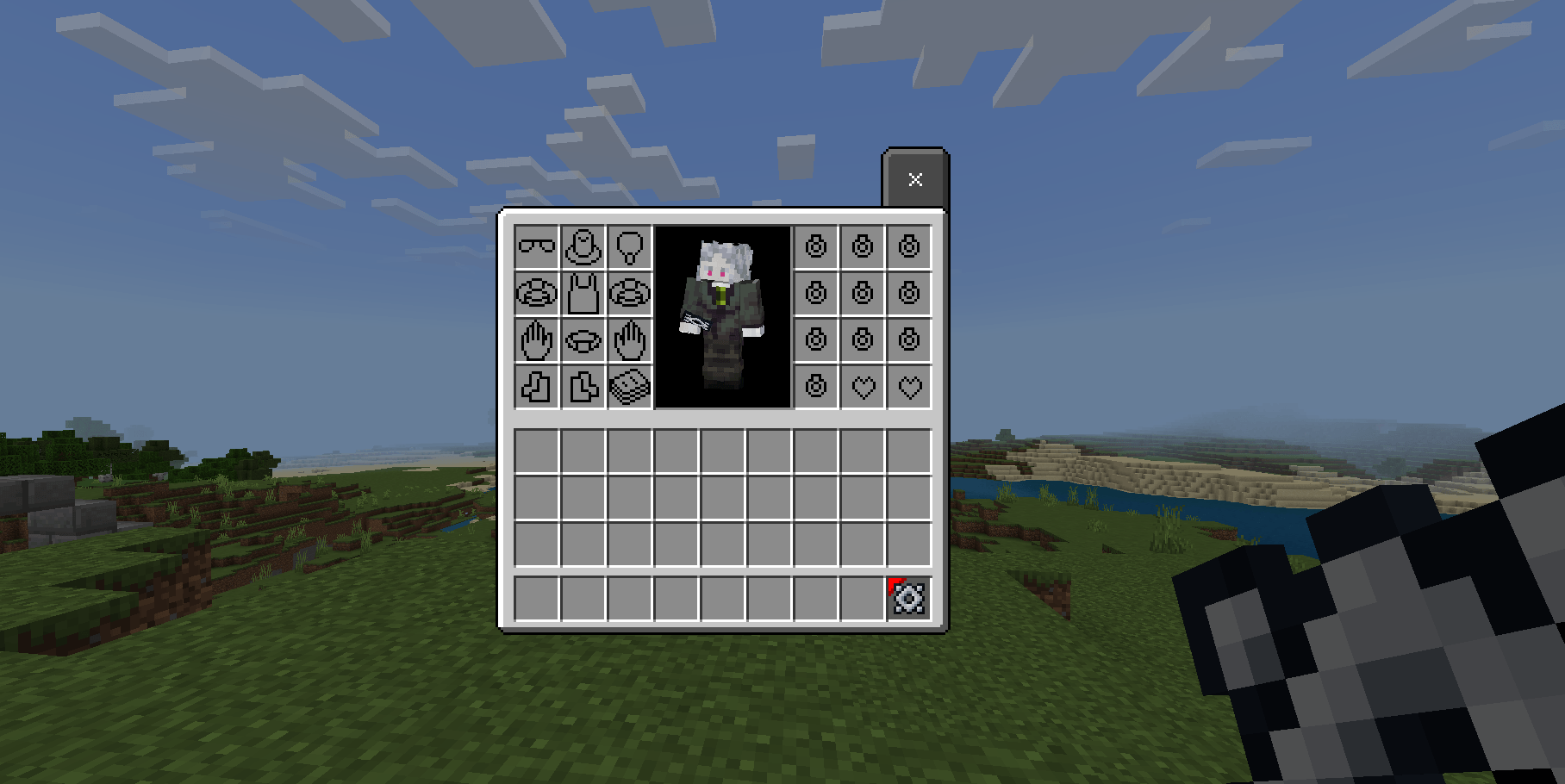Click the right ring slot
This screenshot has height=784, width=1565.
(630, 292)
